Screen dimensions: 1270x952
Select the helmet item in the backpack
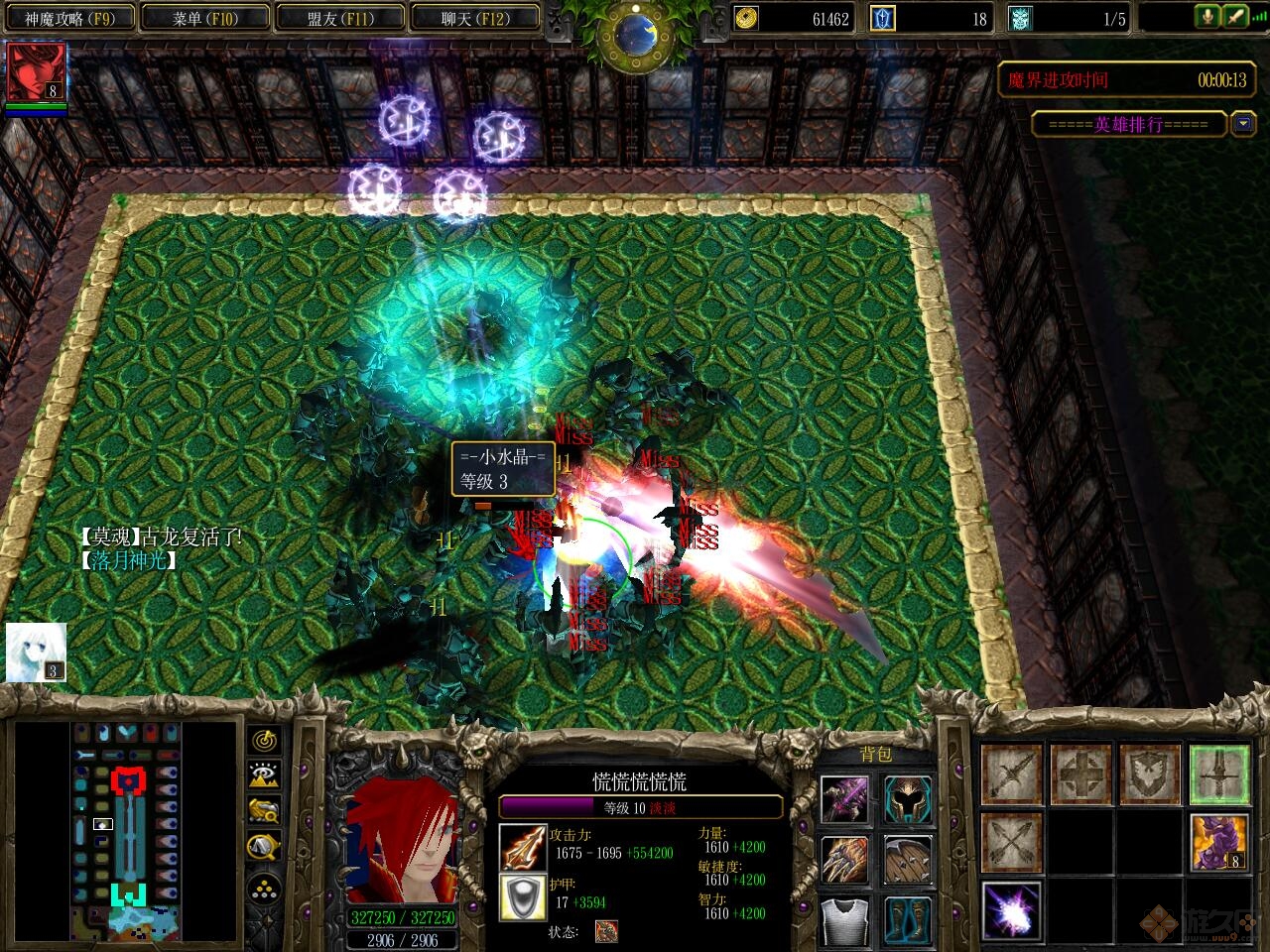click(908, 799)
